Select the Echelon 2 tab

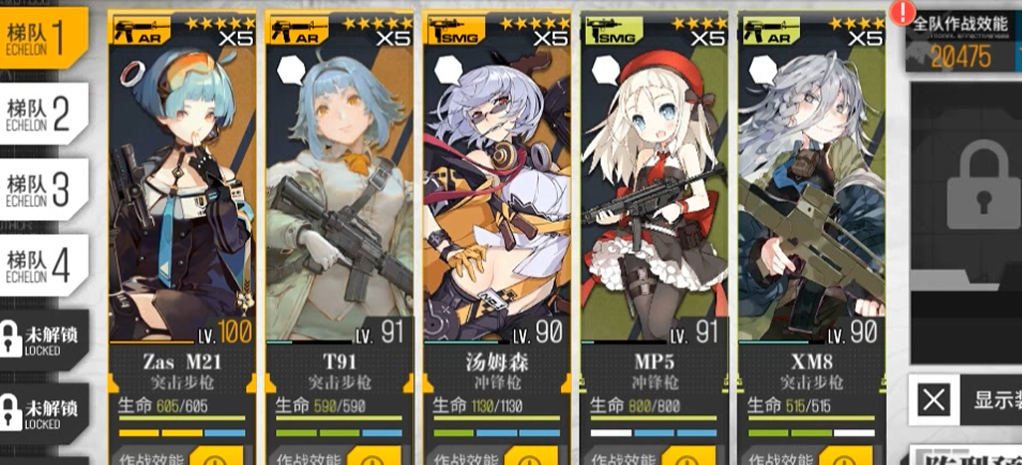[x=43, y=114]
